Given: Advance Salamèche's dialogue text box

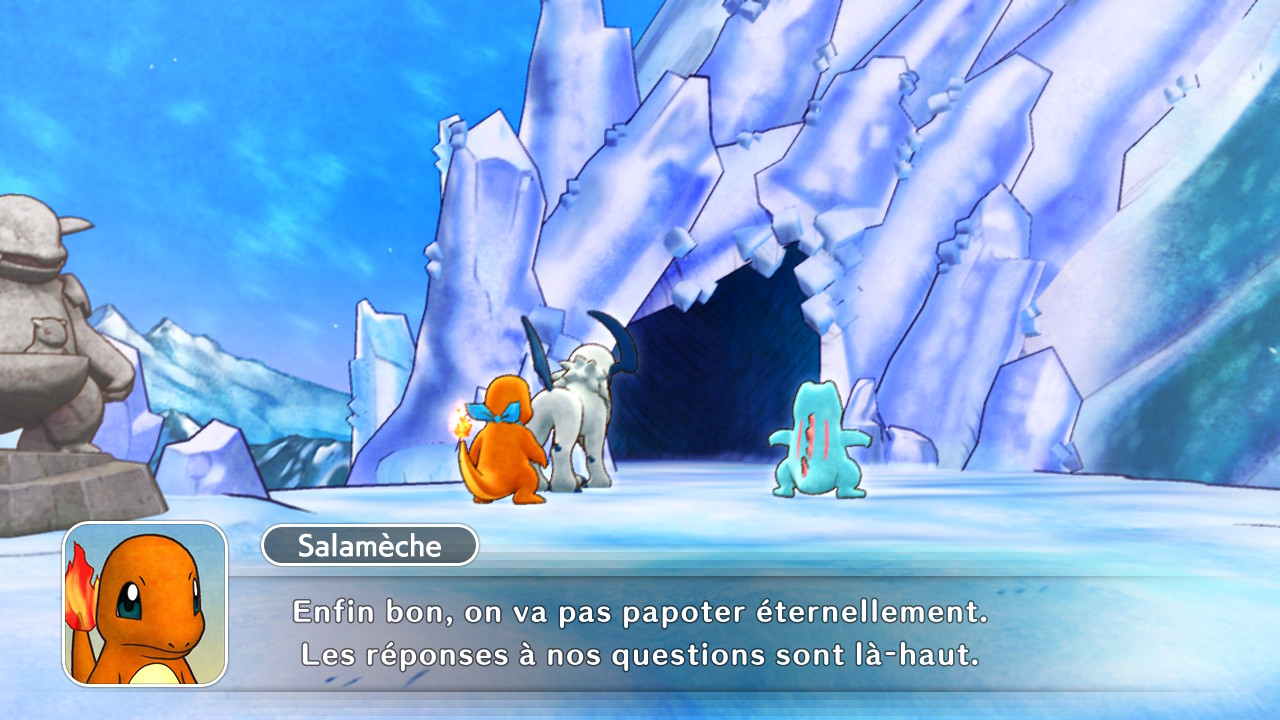Looking at the screenshot, I should [x=640, y=632].
